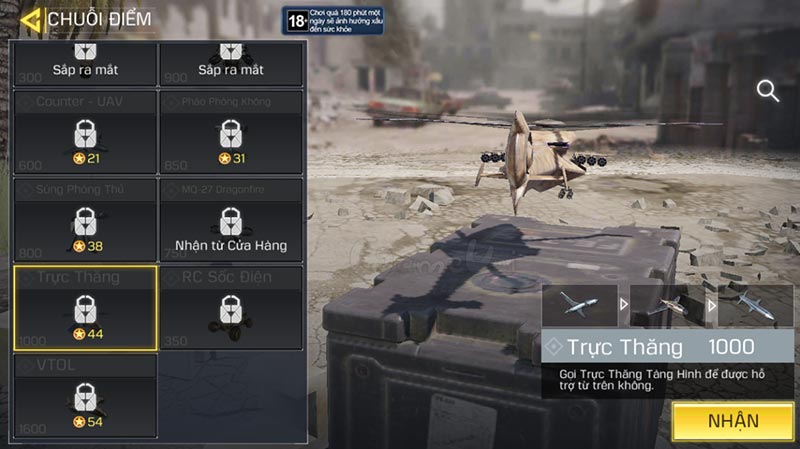
Task: Select the highlighted Trực Thăng tile
Action: point(85,307)
